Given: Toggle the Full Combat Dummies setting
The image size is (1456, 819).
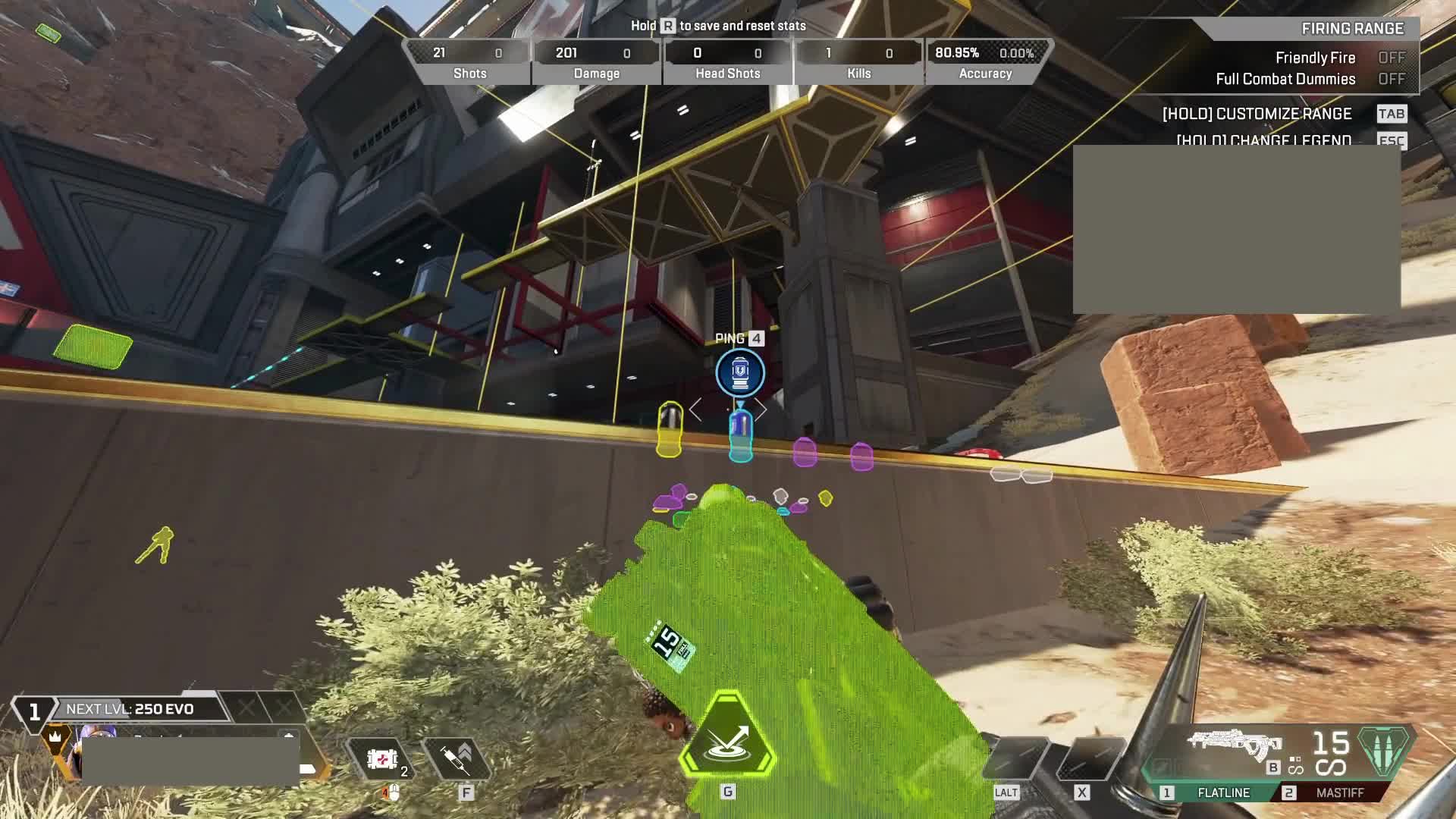Looking at the screenshot, I should (x=1391, y=79).
